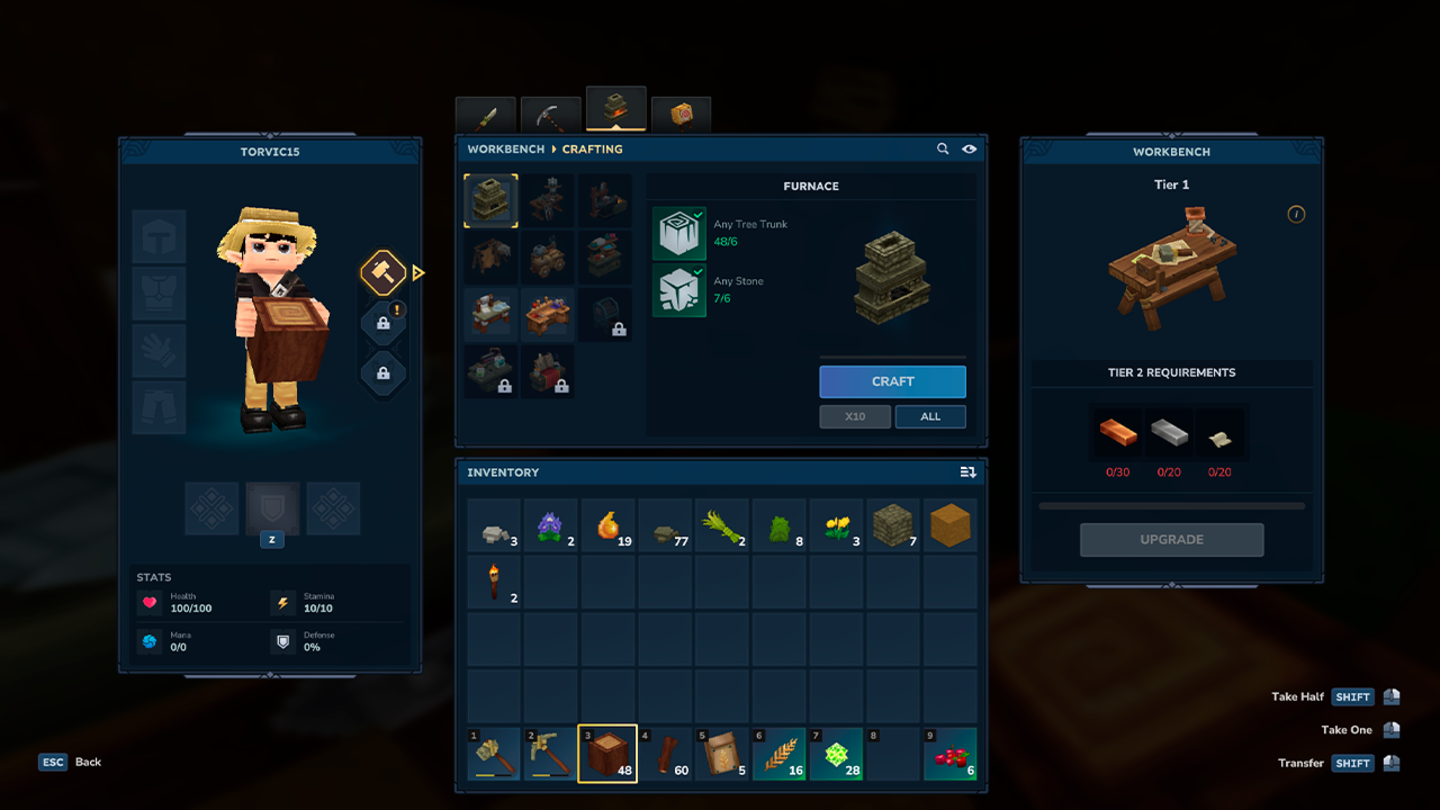Select the stone brick blocks stack of 7
This screenshot has height=810, width=1440.
(x=892, y=526)
